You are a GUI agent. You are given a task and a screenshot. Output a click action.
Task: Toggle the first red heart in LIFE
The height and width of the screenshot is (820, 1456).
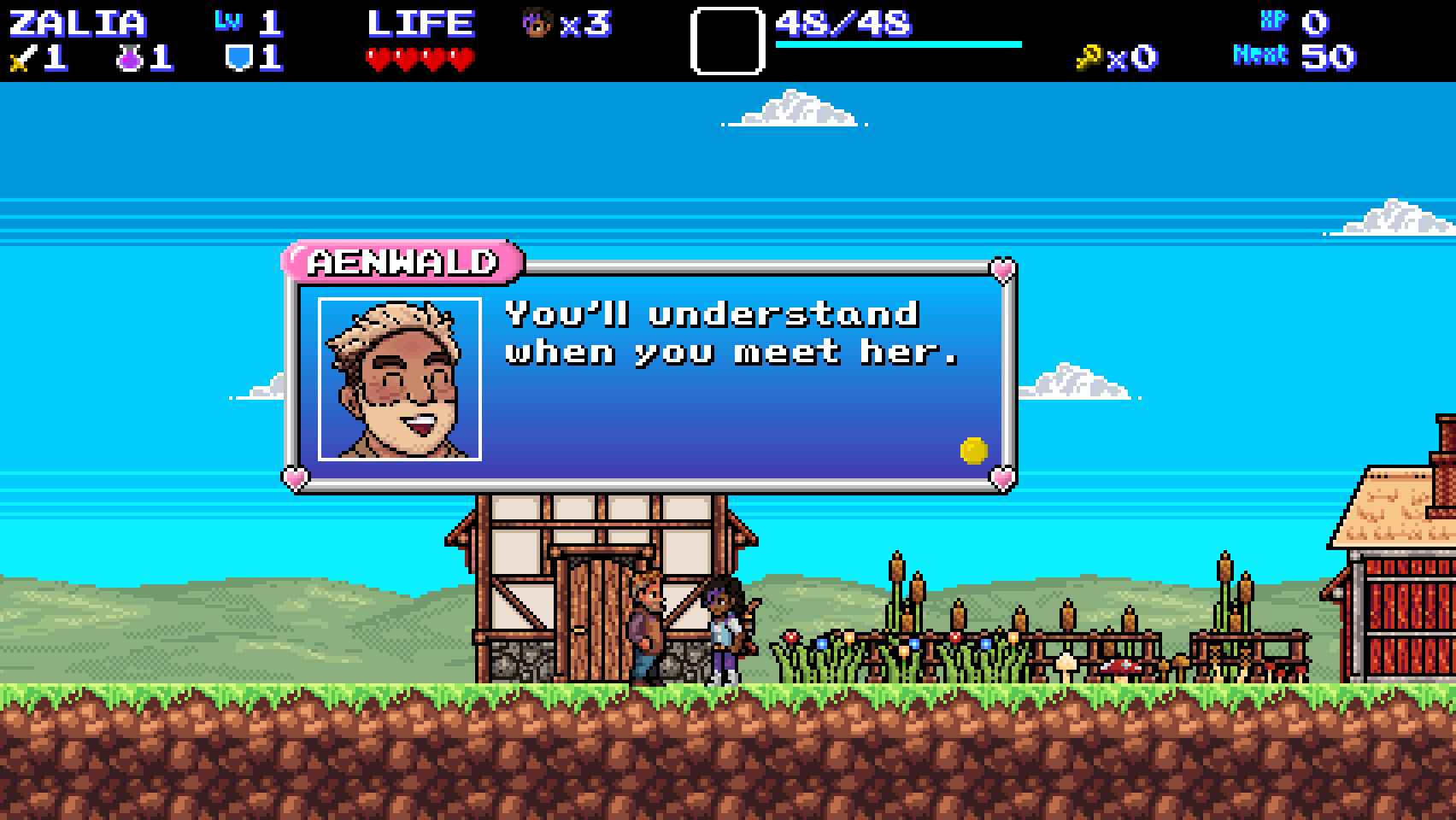click(379, 56)
